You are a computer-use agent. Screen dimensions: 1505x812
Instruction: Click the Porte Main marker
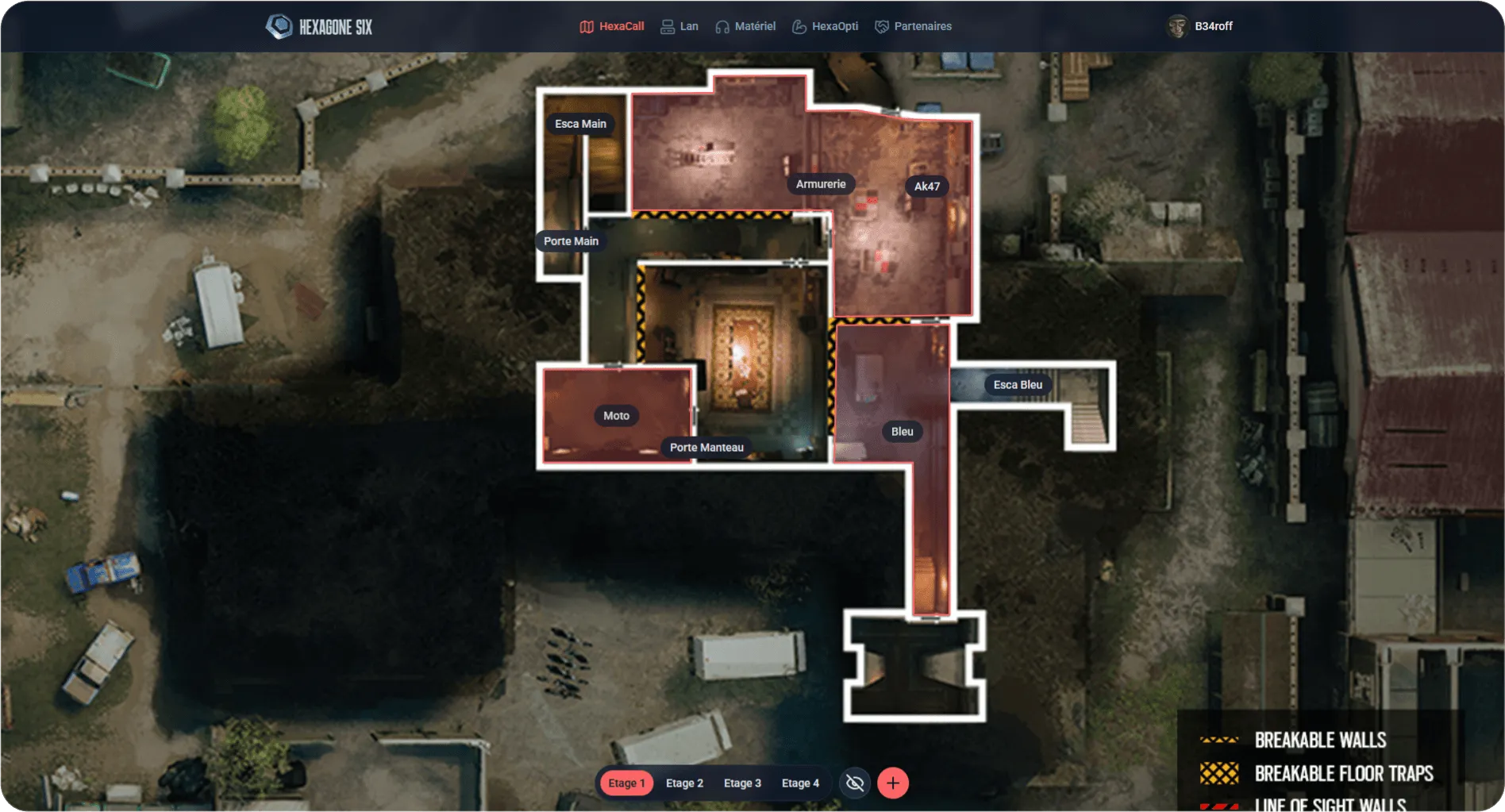coord(571,241)
